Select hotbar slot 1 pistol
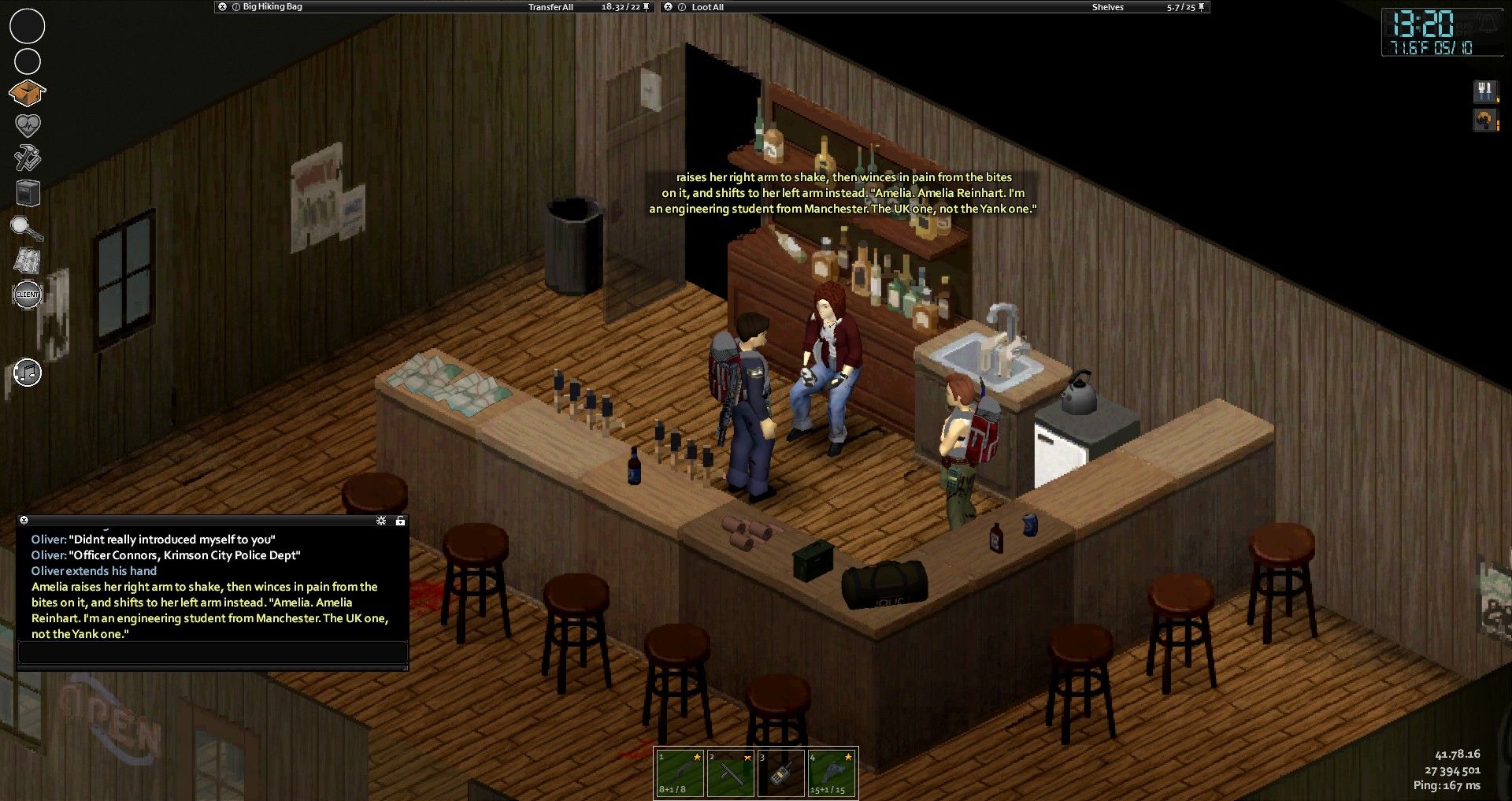The height and width of the screenshot is (801, 1512). tap(680, 773)
